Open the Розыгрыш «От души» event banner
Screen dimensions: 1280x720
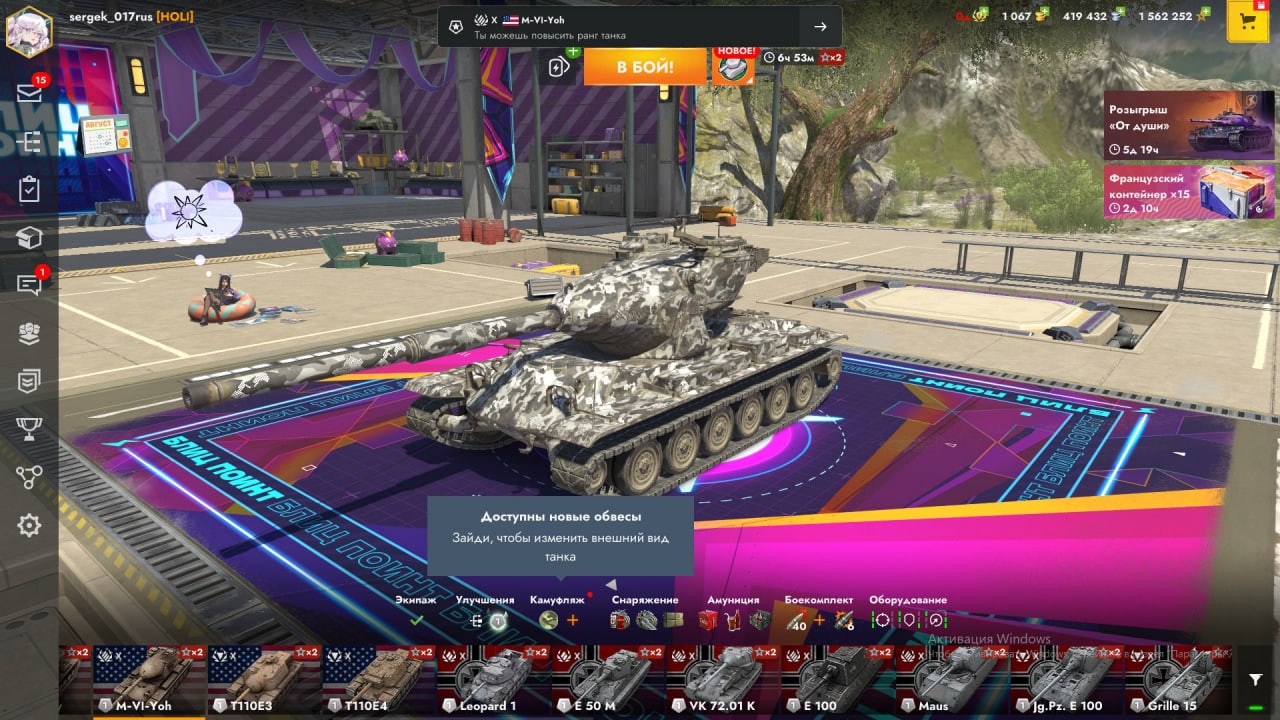[x=1174, y=125]
